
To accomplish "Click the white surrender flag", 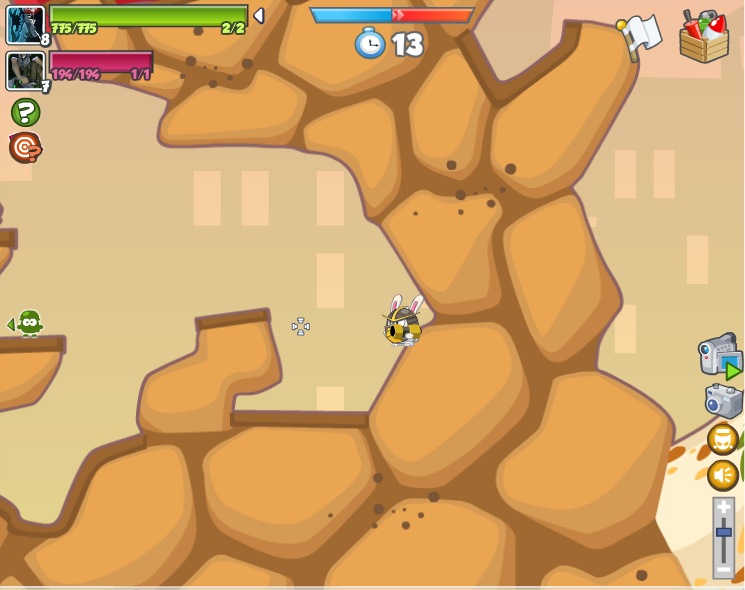I will pos(641,35).
